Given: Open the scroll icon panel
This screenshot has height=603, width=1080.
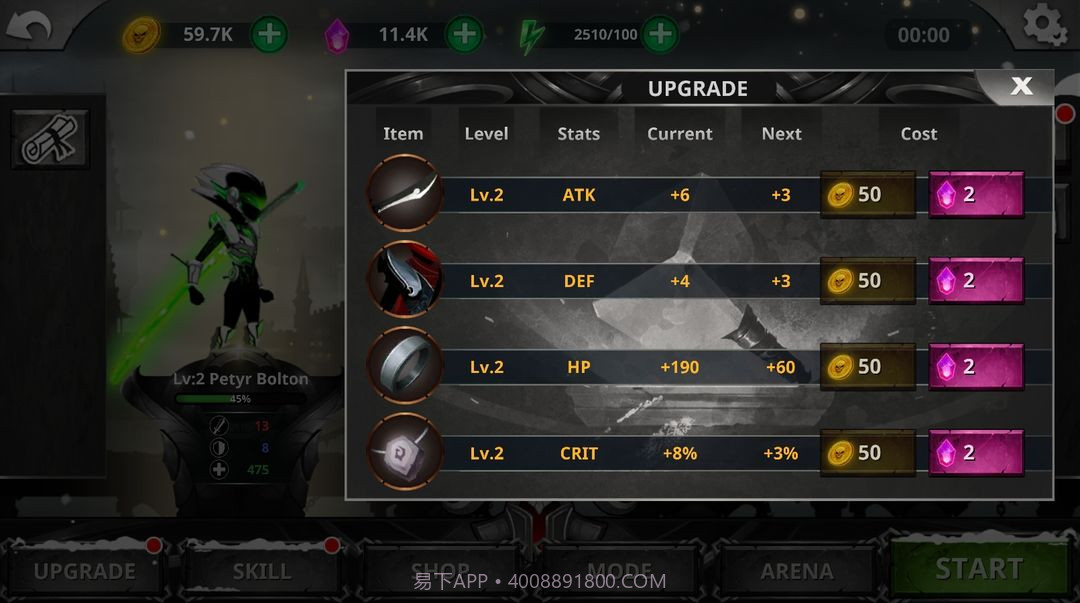Looking at the screenshot, I should click(49, 140).
